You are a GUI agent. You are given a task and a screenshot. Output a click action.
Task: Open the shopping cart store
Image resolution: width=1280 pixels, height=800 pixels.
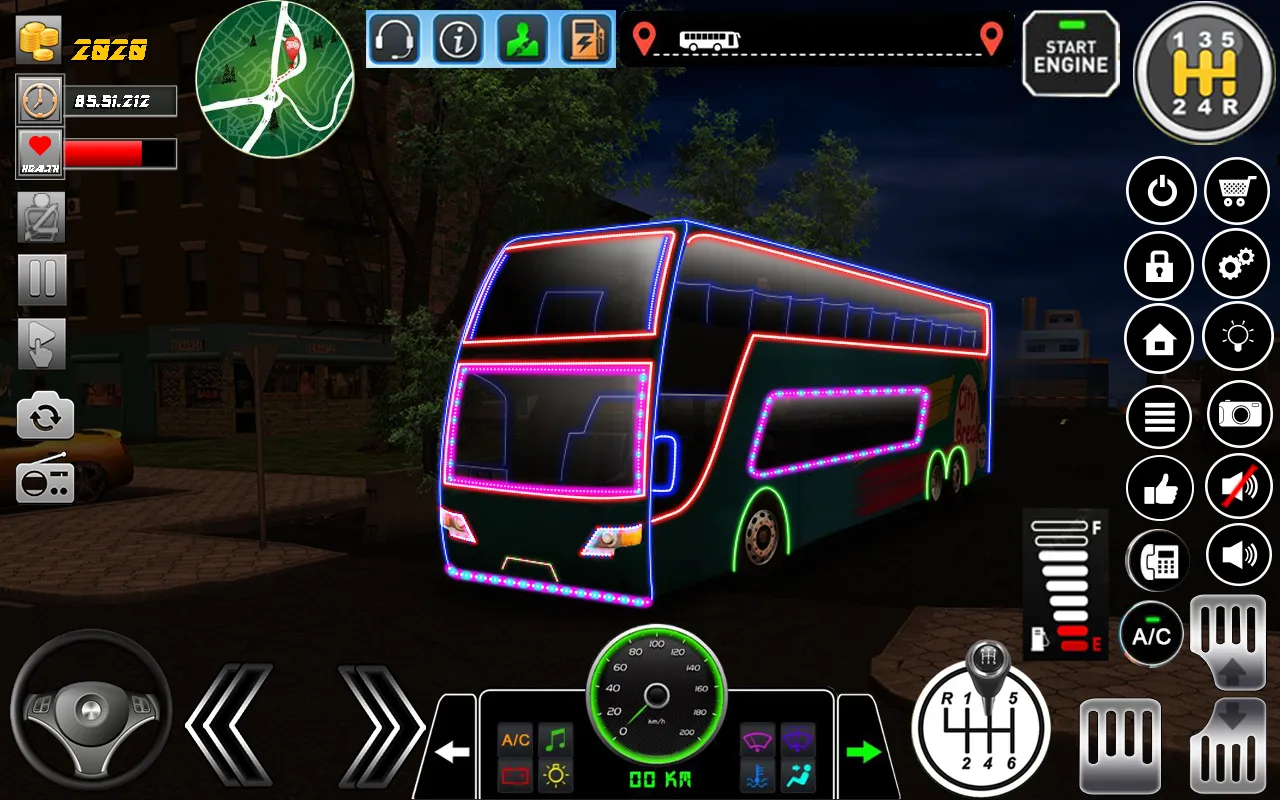point(1237,190)
